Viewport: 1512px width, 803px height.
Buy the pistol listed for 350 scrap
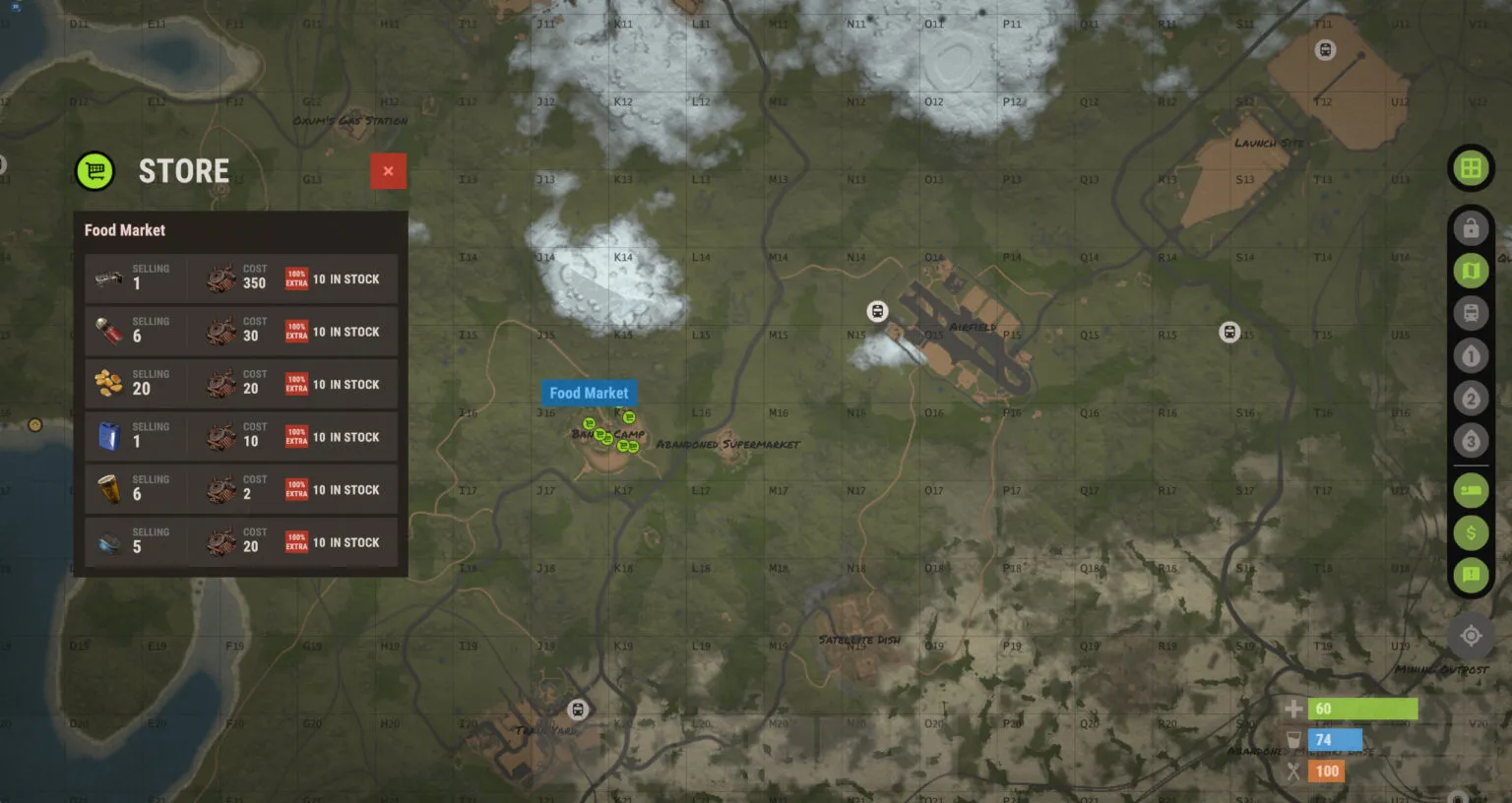[x=241, y=278]
